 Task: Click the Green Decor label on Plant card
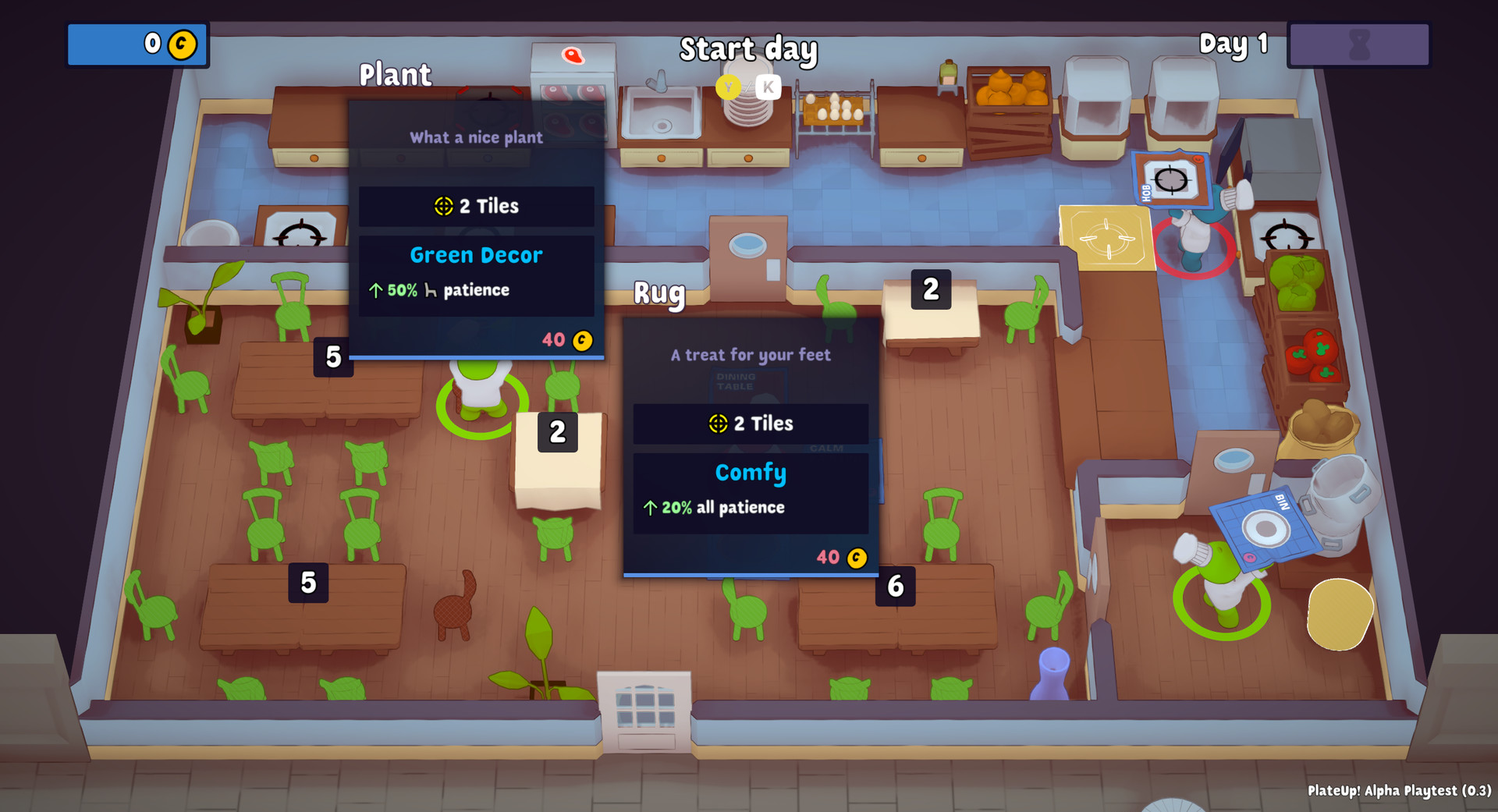point(476,254)
